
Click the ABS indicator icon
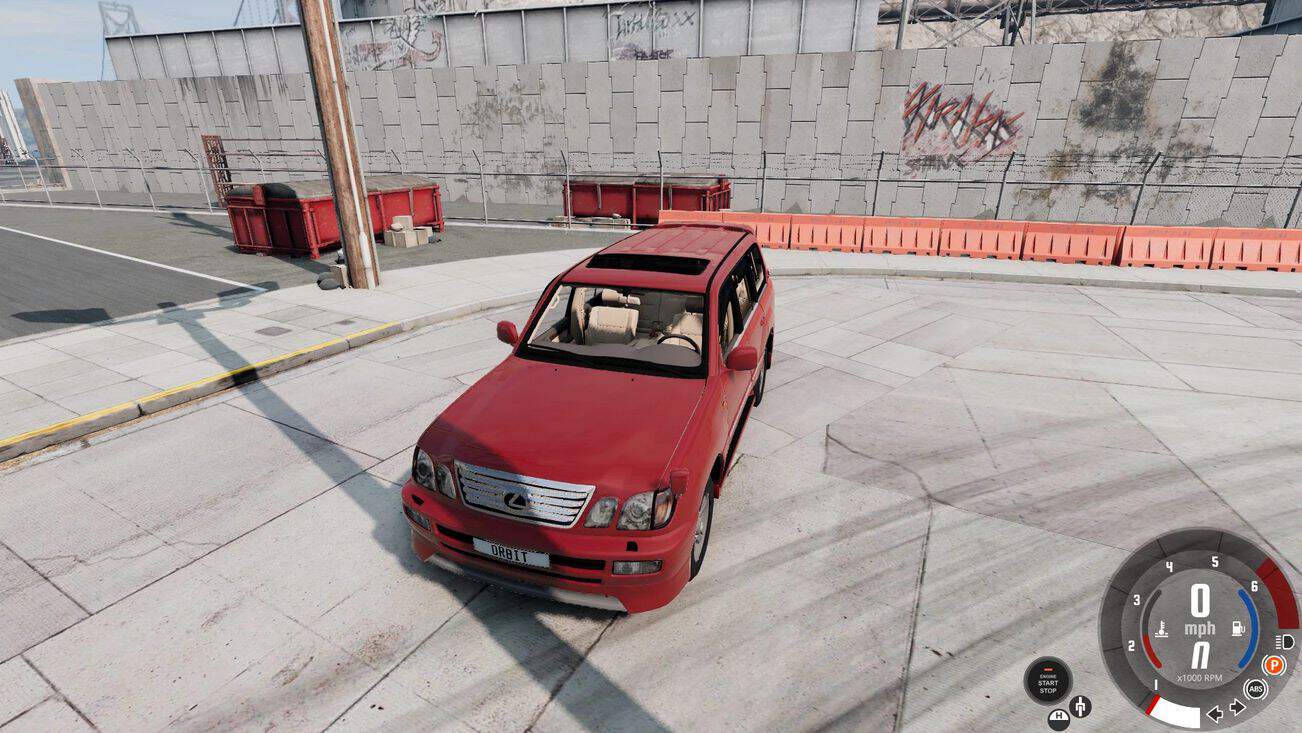[x=1255, y=688]
